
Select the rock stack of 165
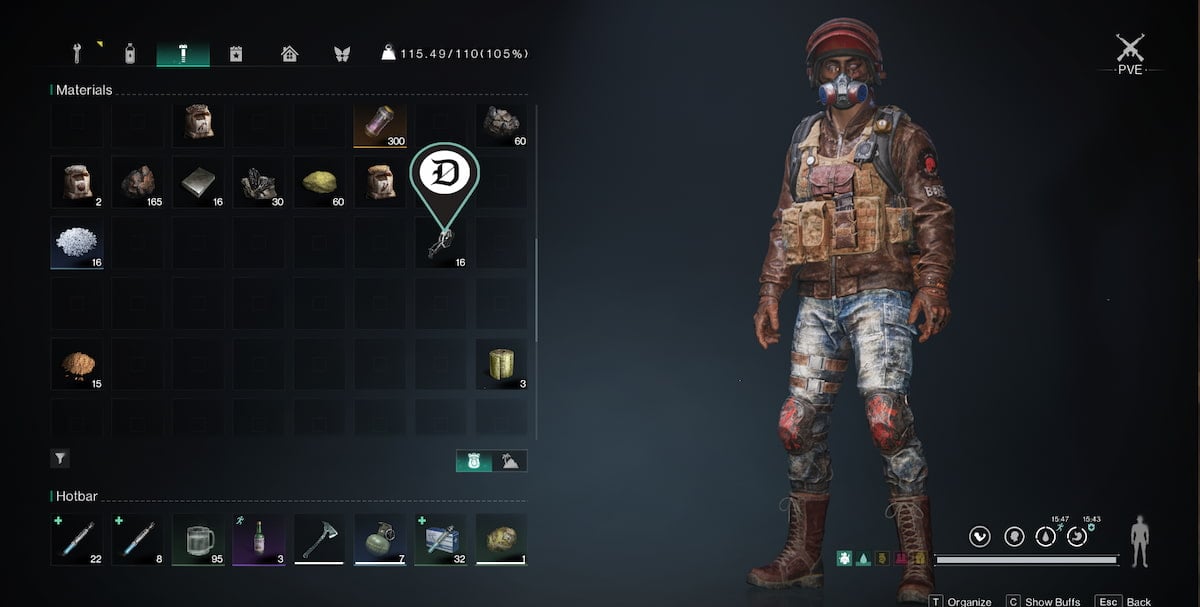pos(137,182)
